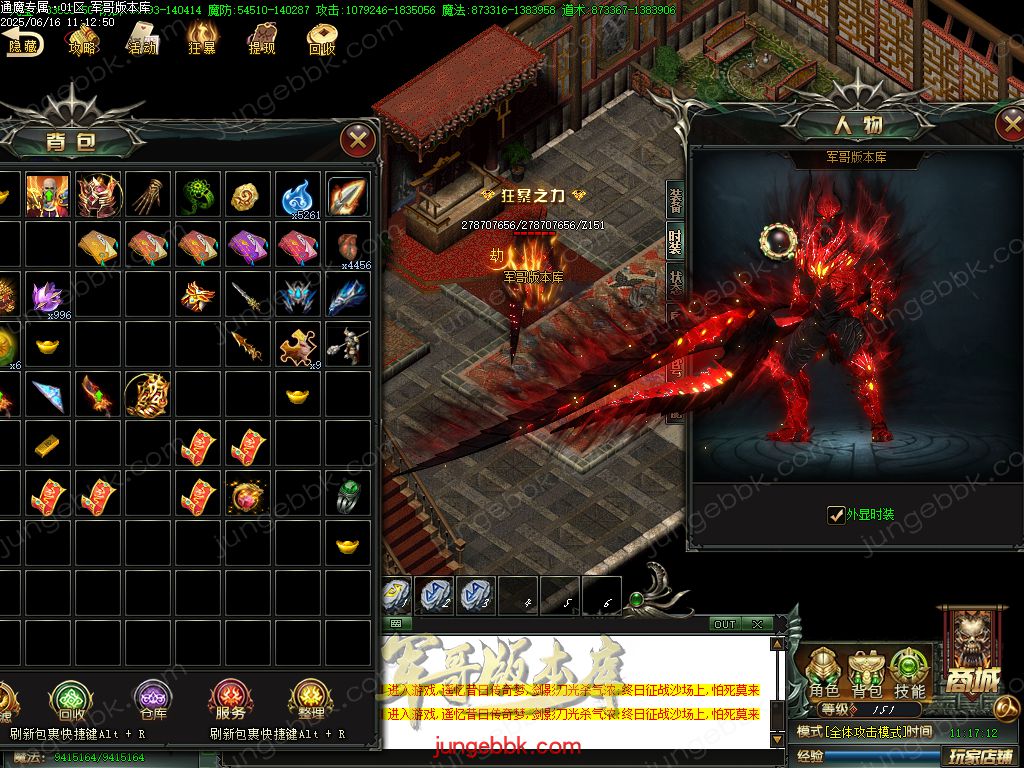Select the orb slot in the character panel

(775, 239)
